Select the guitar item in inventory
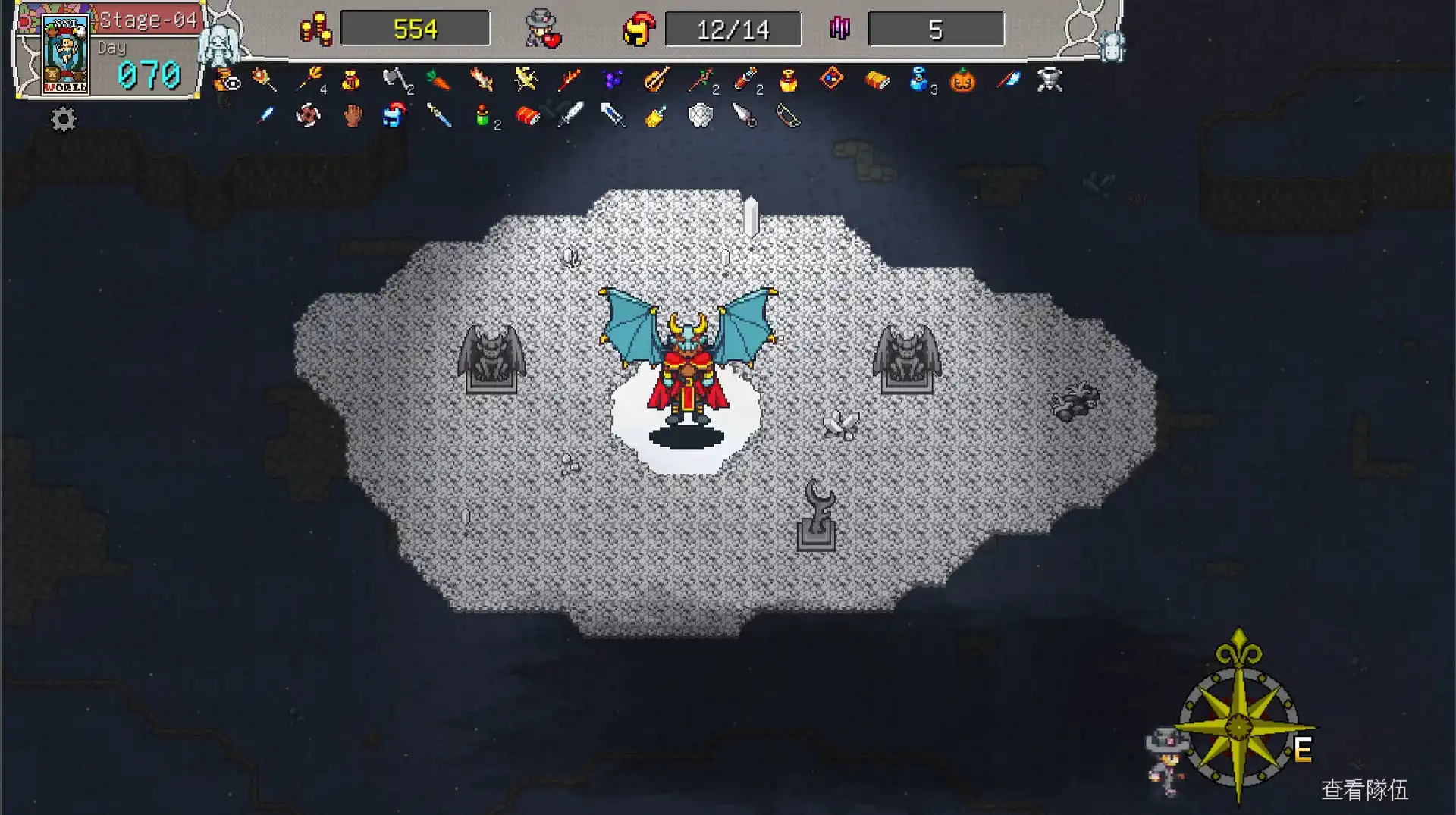This screenshot has height=815, width=1456. [x=655, y=80]
